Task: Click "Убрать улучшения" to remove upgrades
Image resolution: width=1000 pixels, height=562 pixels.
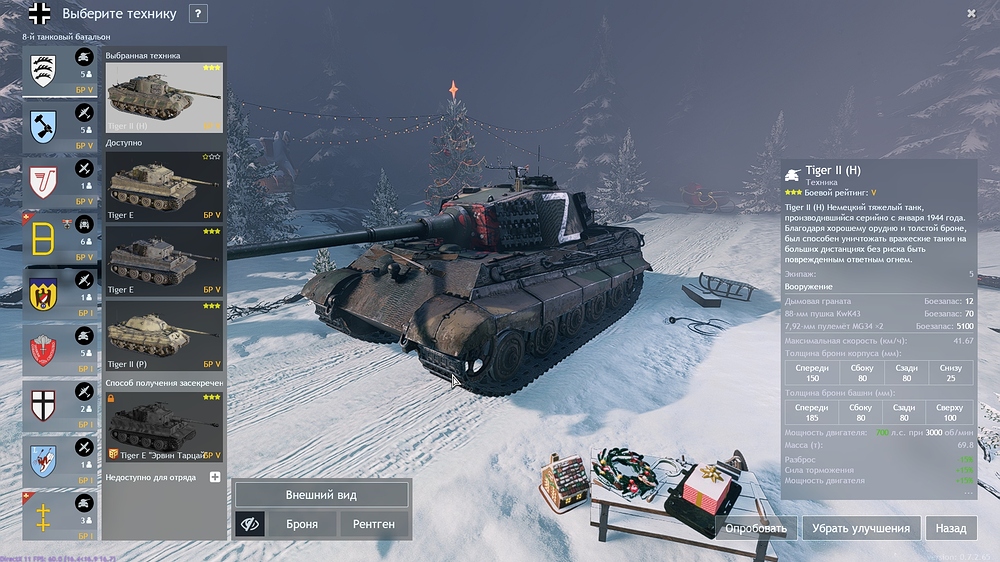Action: 860,528
